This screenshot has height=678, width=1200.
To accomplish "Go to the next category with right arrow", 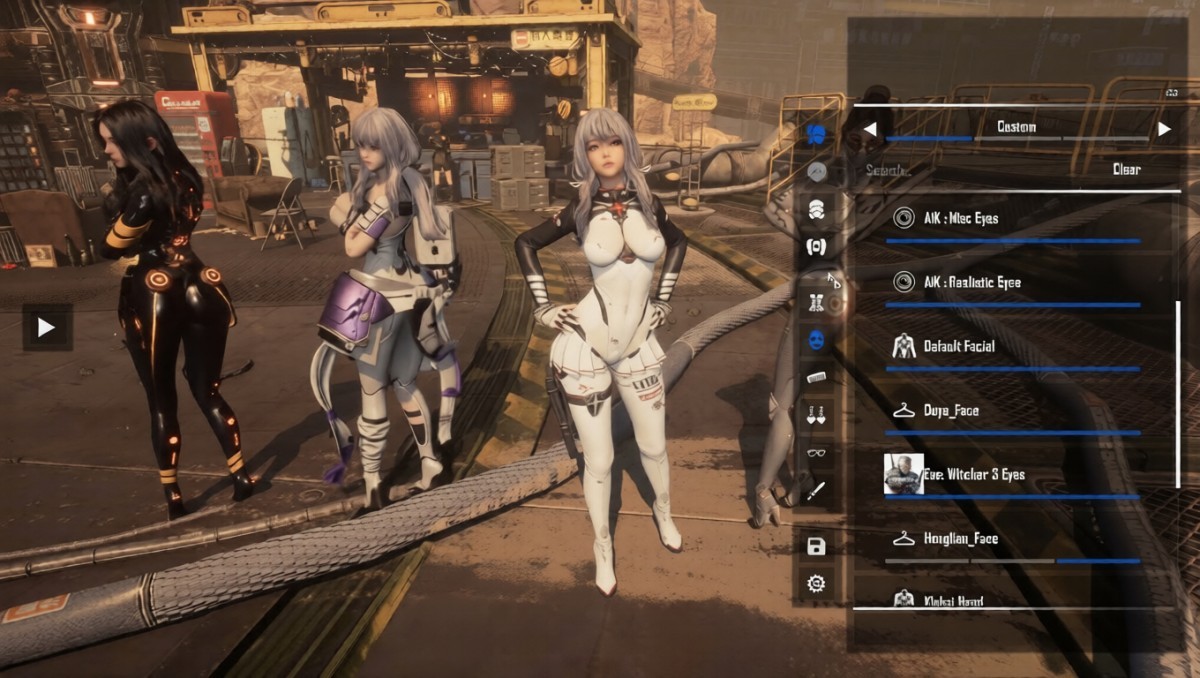I will pyautogui.click(x=1164, y=129).
